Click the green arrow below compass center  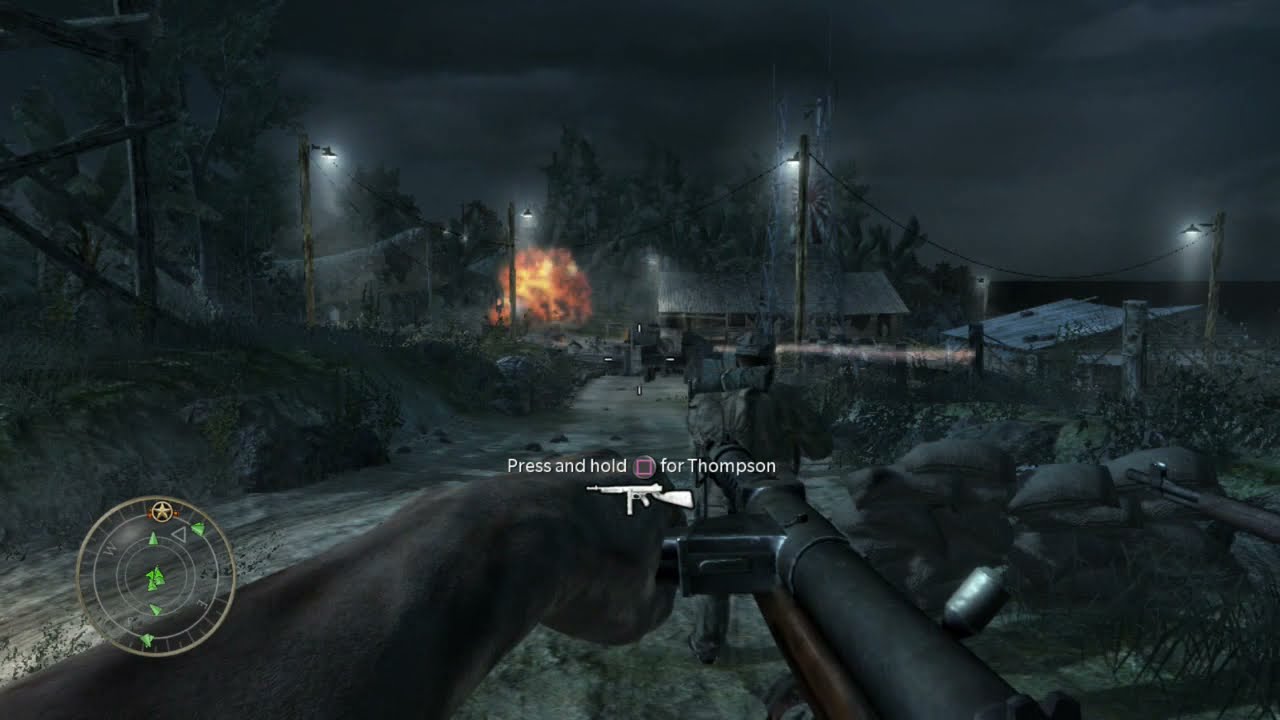pyautogui.click(x=154, y=608)
